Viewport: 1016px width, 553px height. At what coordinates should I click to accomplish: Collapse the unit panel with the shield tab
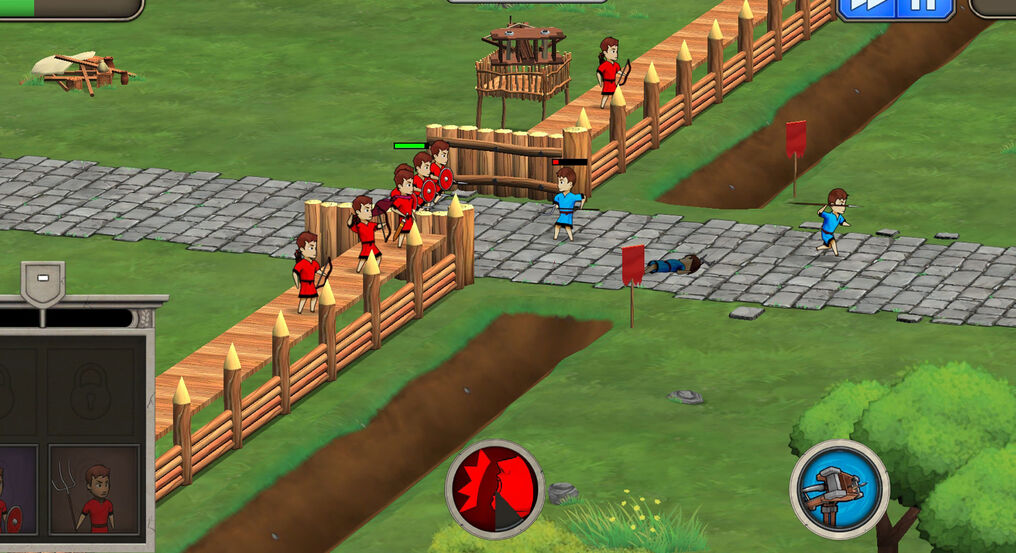(x=43, y=282)
